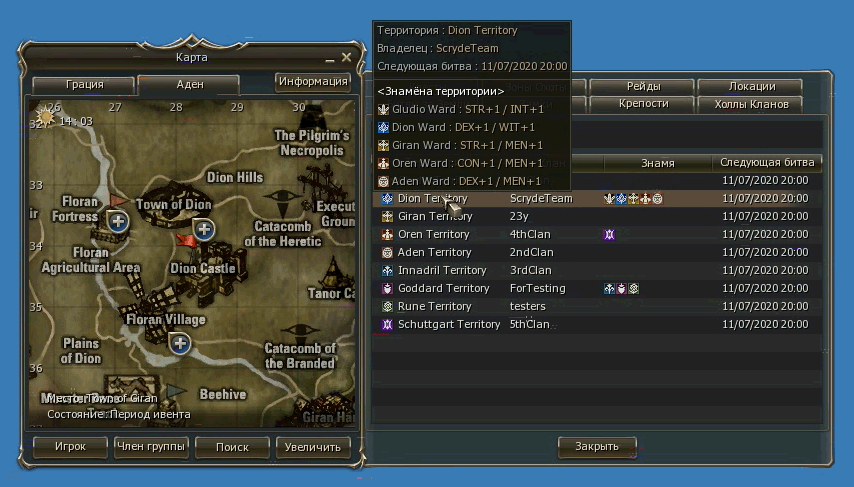The image size is (854, 487).
Task: Switch to the Локации tab
Action: (x=751, y=87)
